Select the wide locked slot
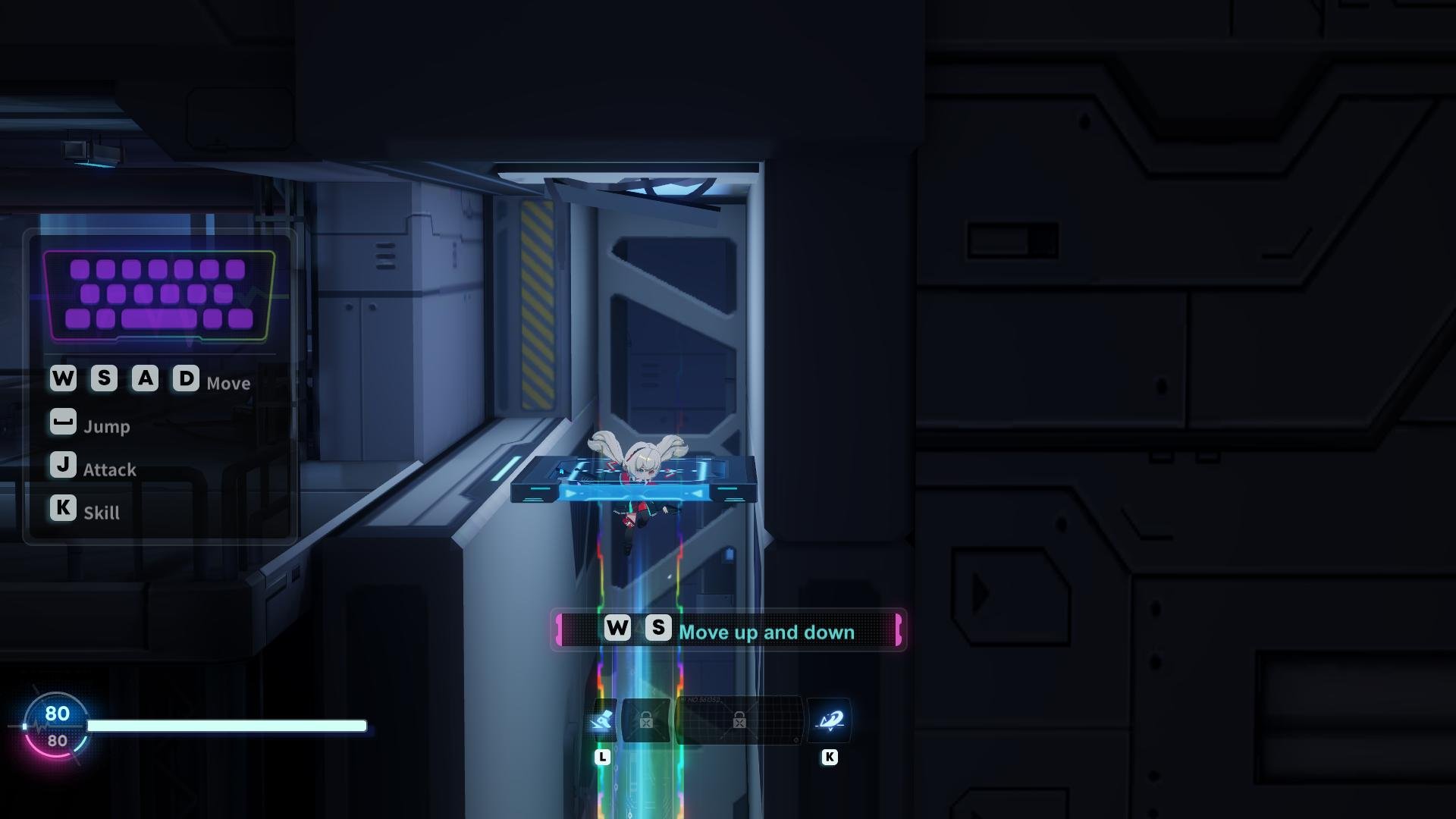Image resolution: width=1456 pixels, height=819 pixels. point(739,720)
